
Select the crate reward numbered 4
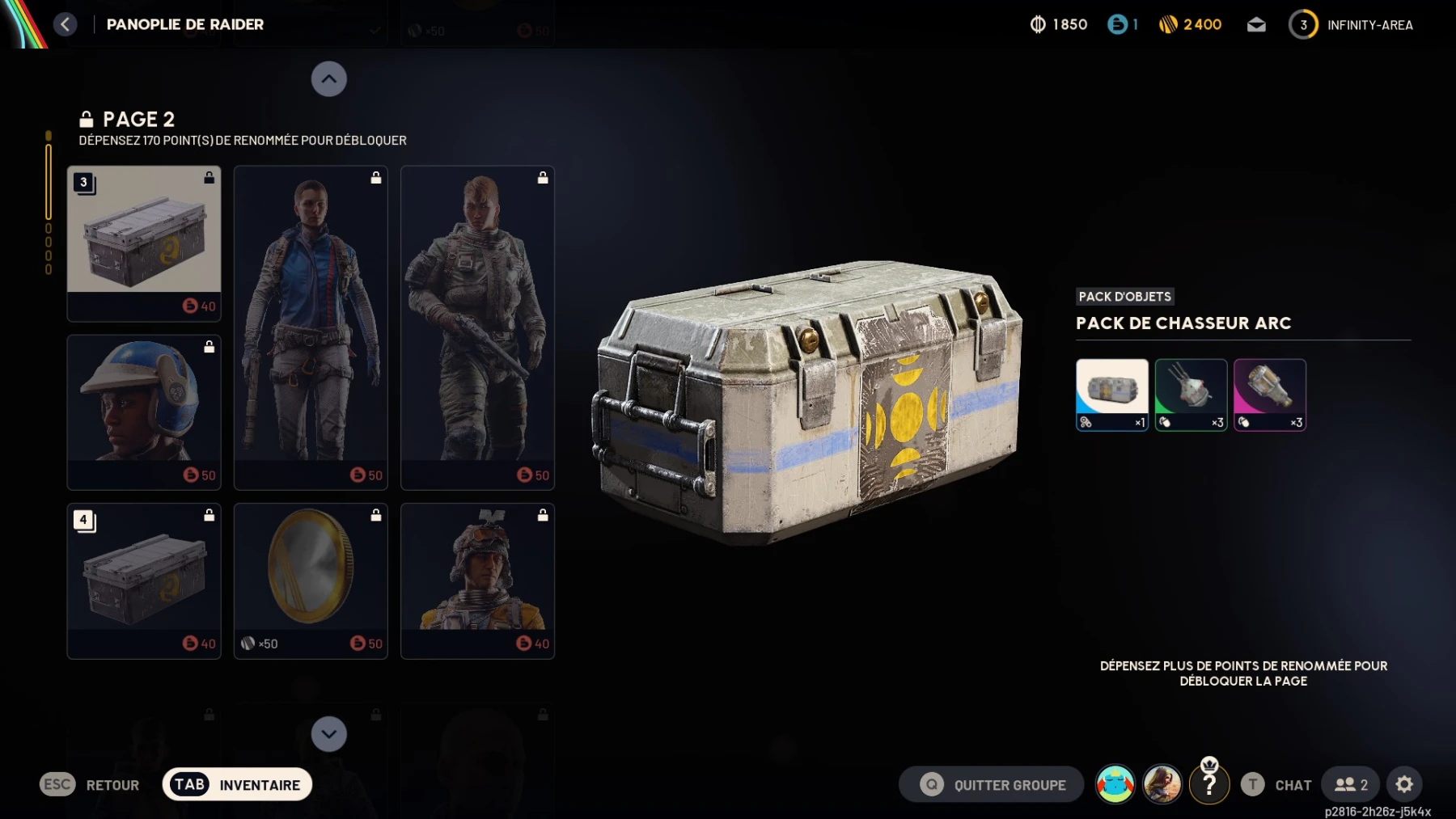(x=144, y=580)
